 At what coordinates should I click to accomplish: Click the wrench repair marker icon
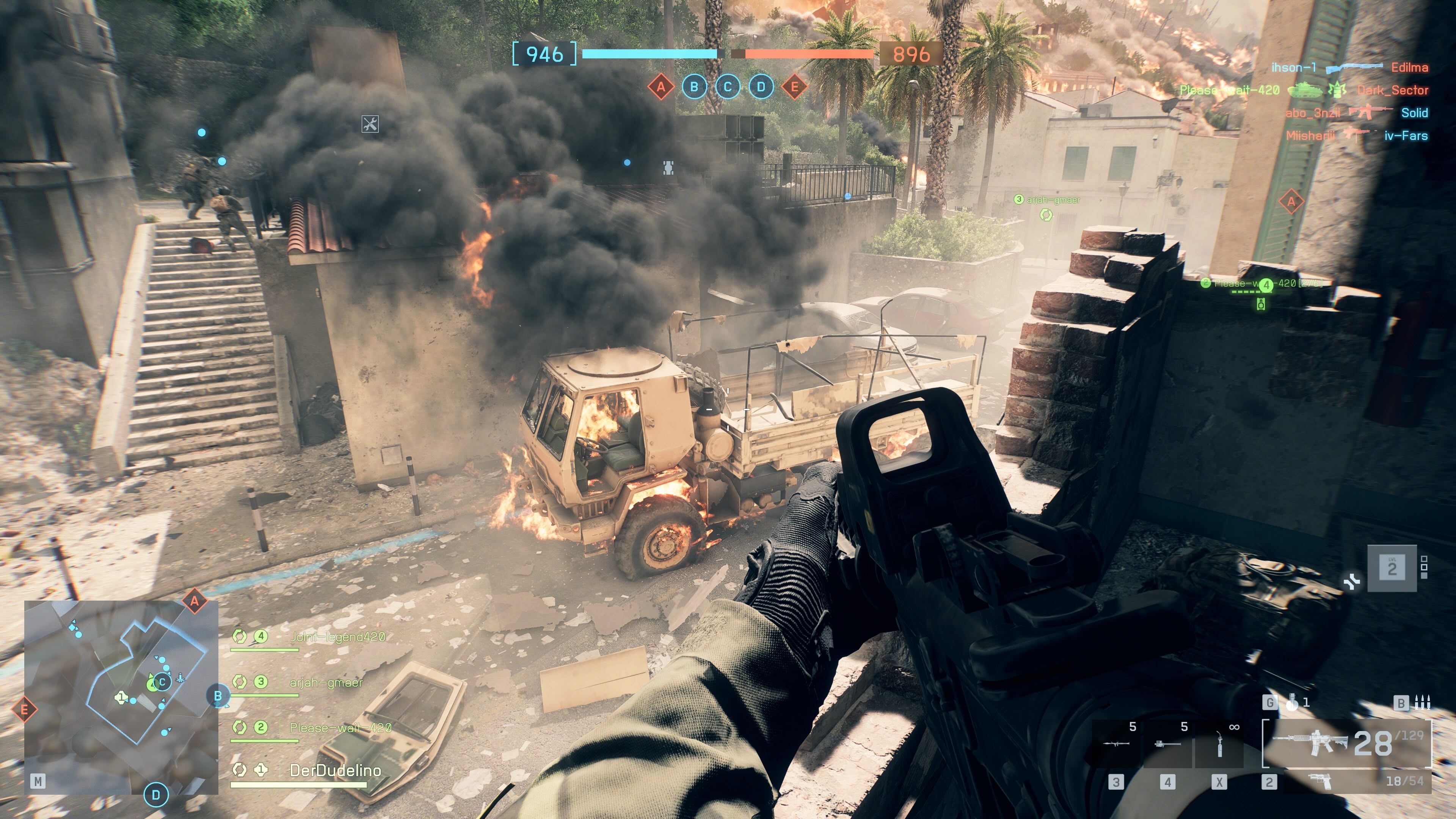coord(370,124)
